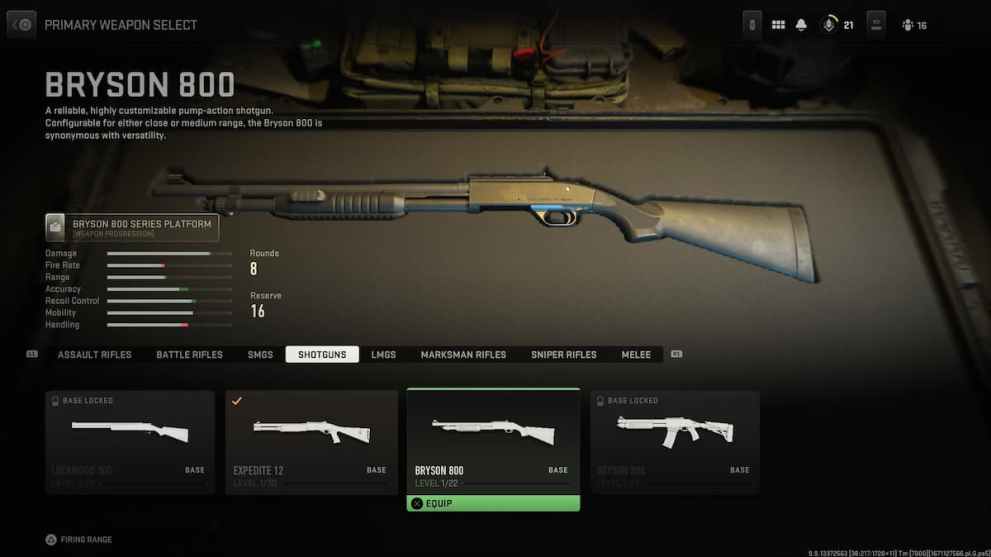This screenshot has width=991, height=557.
Task: View the player rank level 21 emblem
Action: coord(829,25)
